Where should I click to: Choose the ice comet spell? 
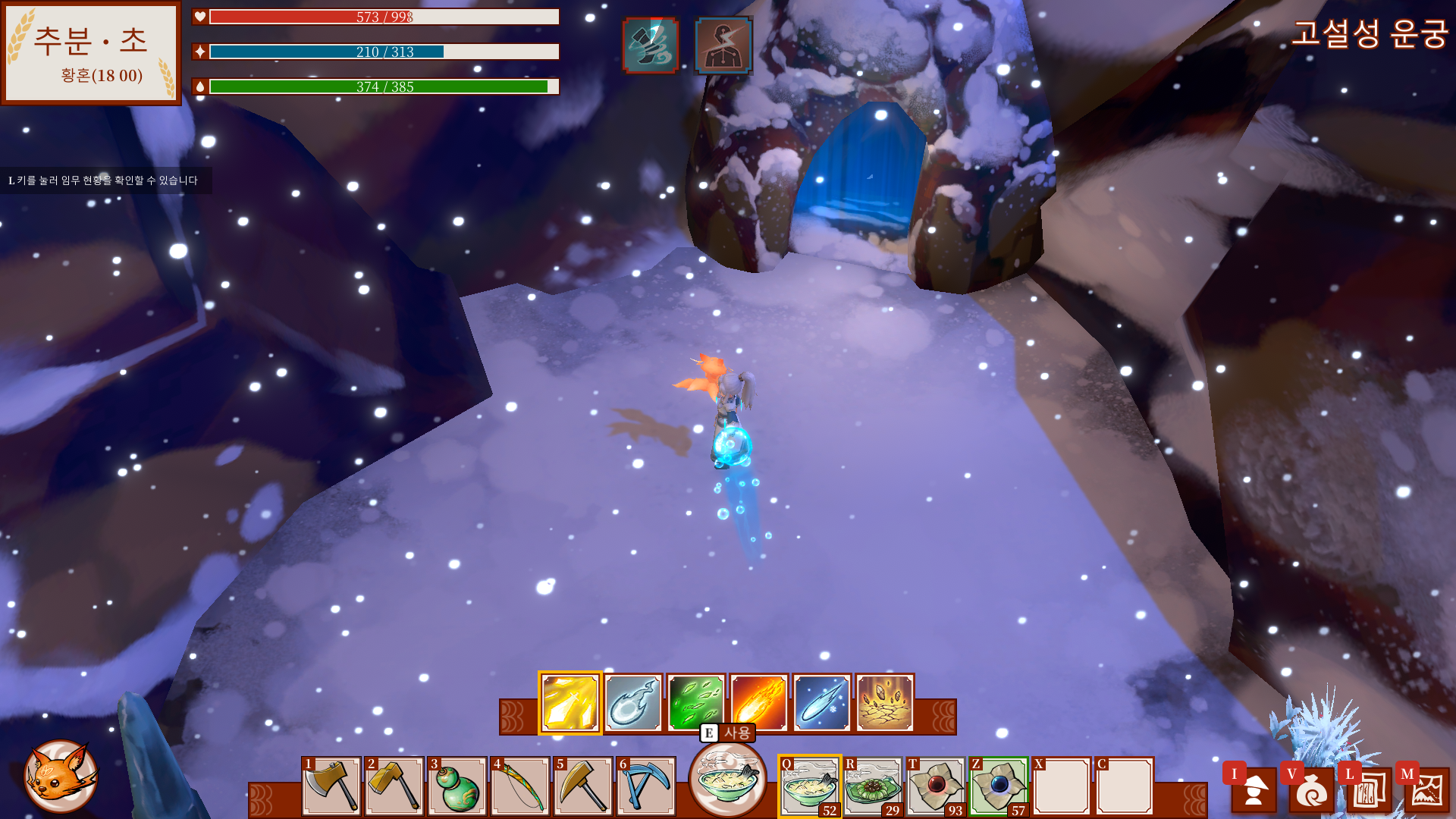pos(822,703)
